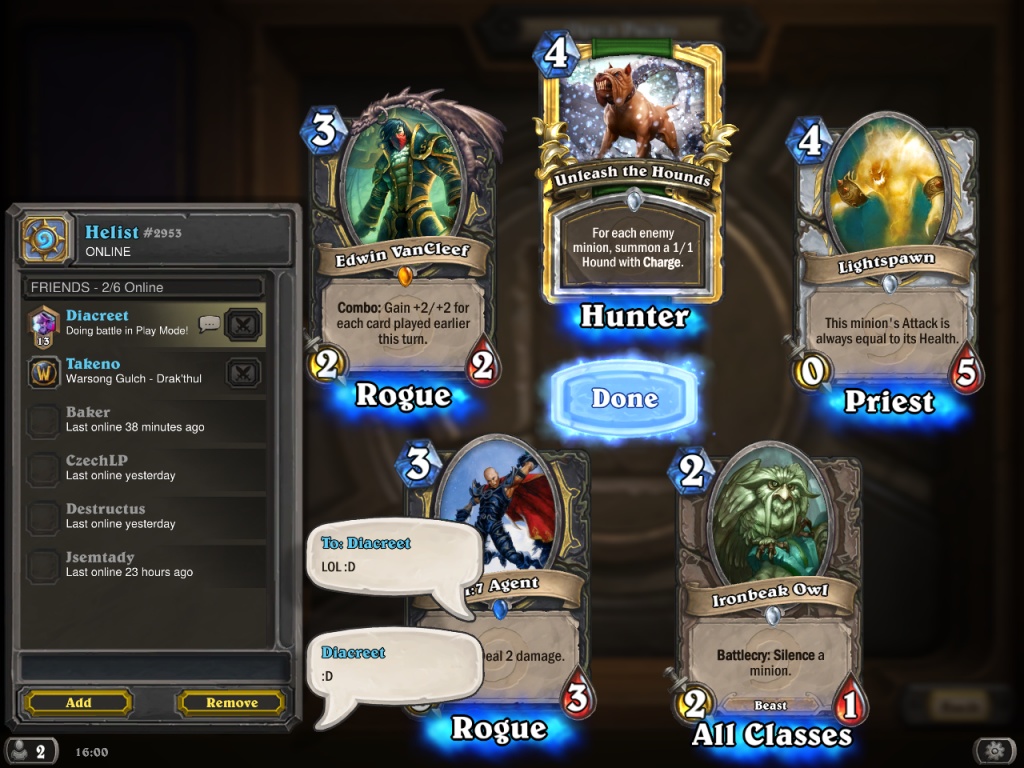Select offline friend Baker
Viewport: 1024px width, 768px height.
(x=140, y=419)
